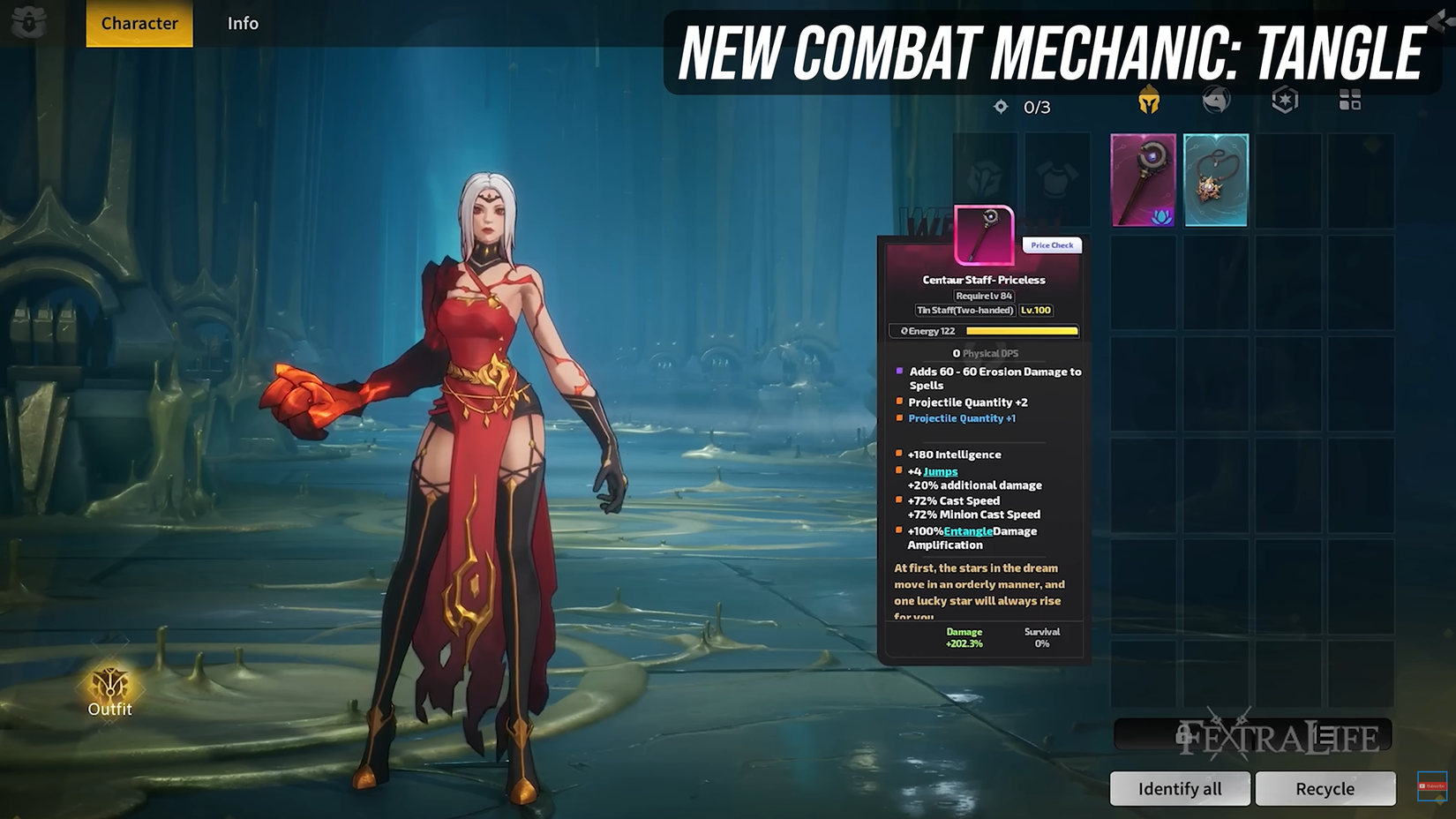The width and height of the screenshot is (1456, 819).
Task: Expand the Entangle keyword link in the tooltip
Action: point(966,530)
